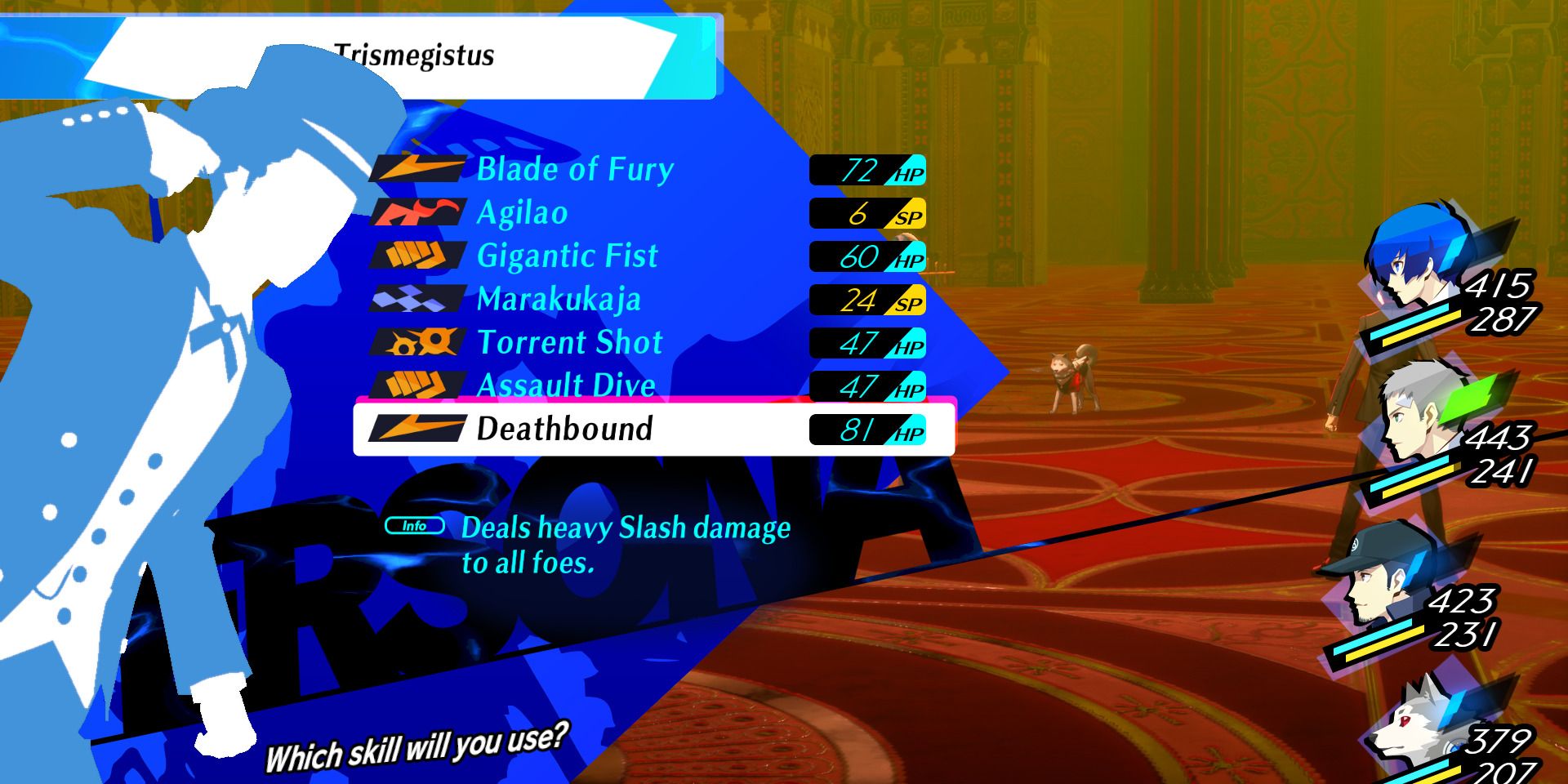Image resolution: width=1568 pixels, height=784 pixels.
Task: Select the Torrent Shot skill entry
Action: [572, 343]
